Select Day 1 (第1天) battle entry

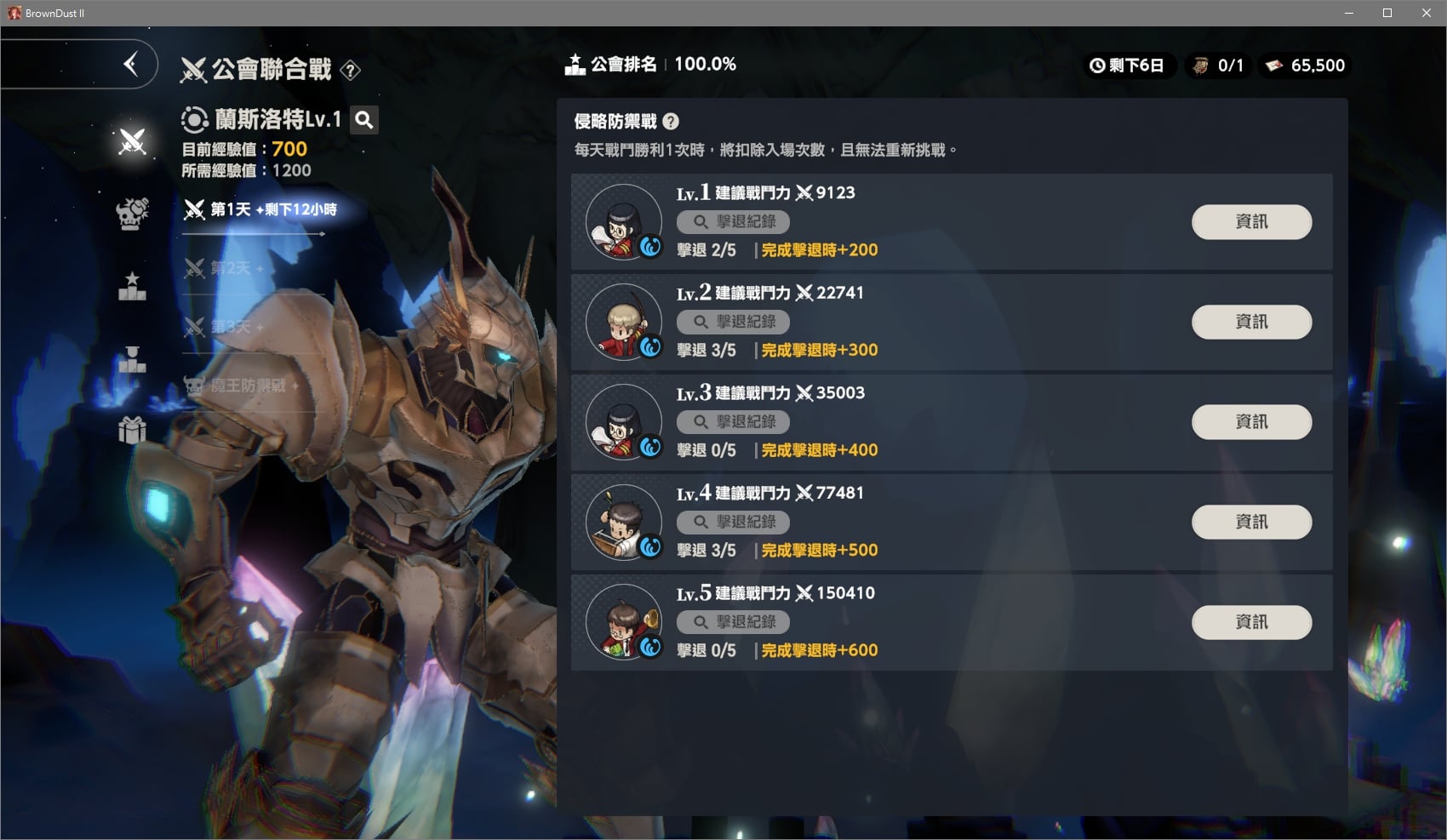click(260, 209)
